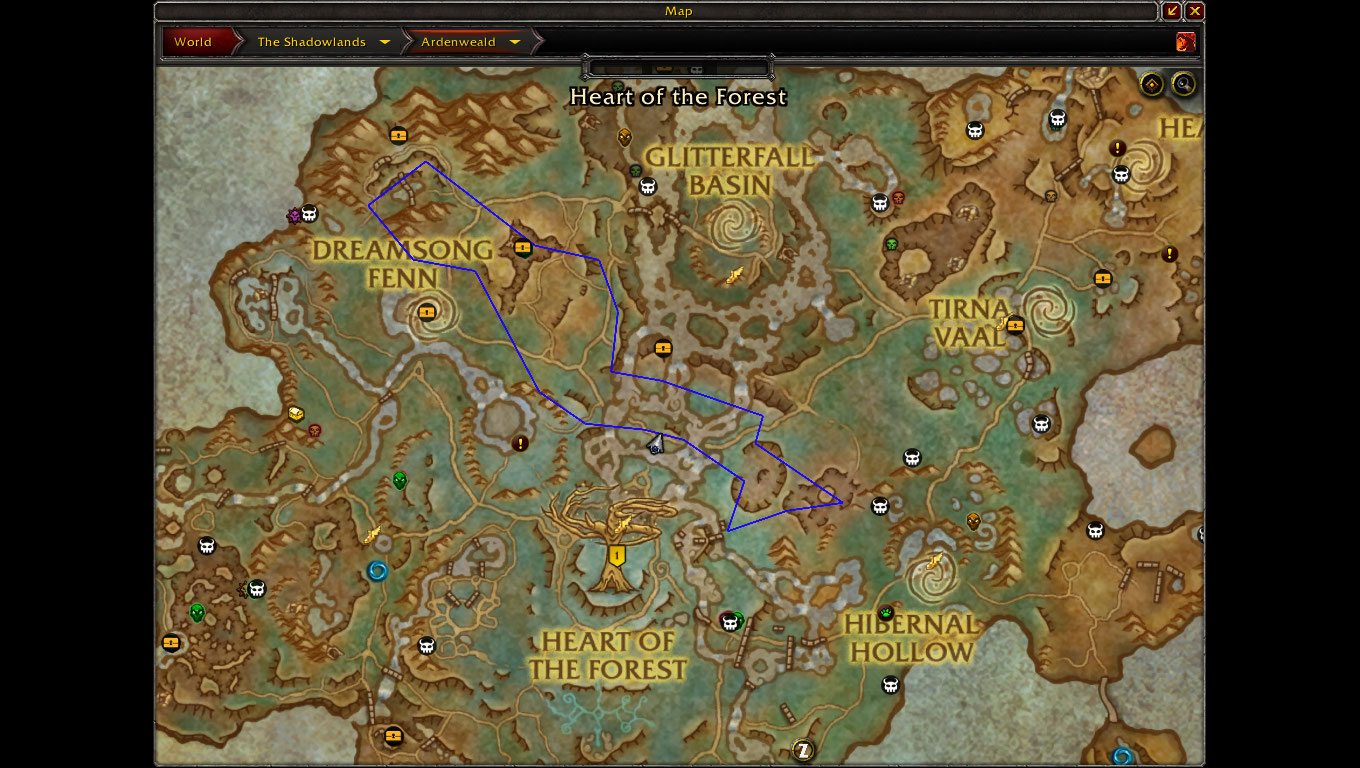Image resolution: width=1360 pixels, height=768 pixels.
Task: Click the exclamation marker near Dreamsong Fenn
Action: [x=520, y=443]
